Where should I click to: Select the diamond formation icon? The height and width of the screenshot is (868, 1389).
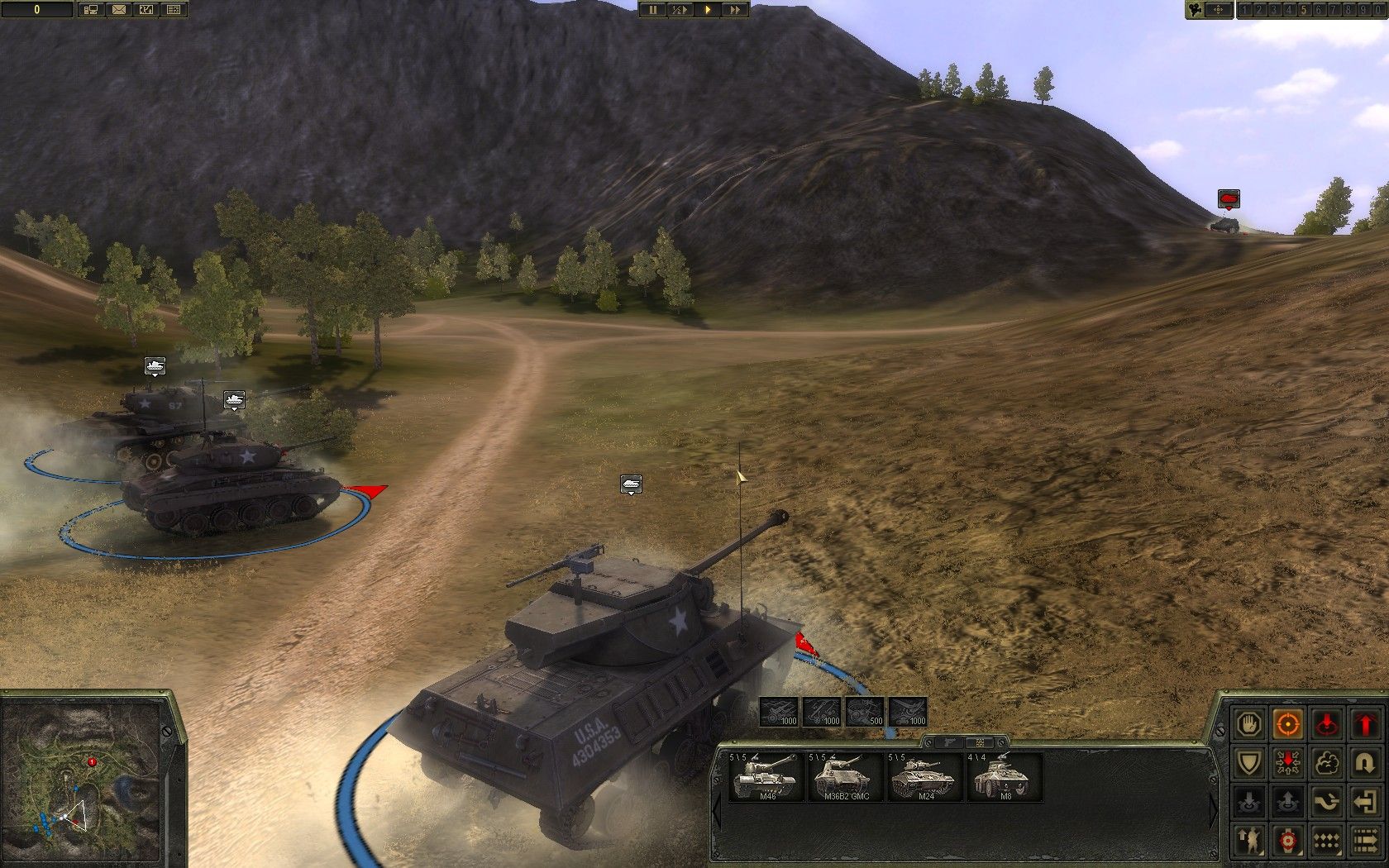(x=1326, y=841)
